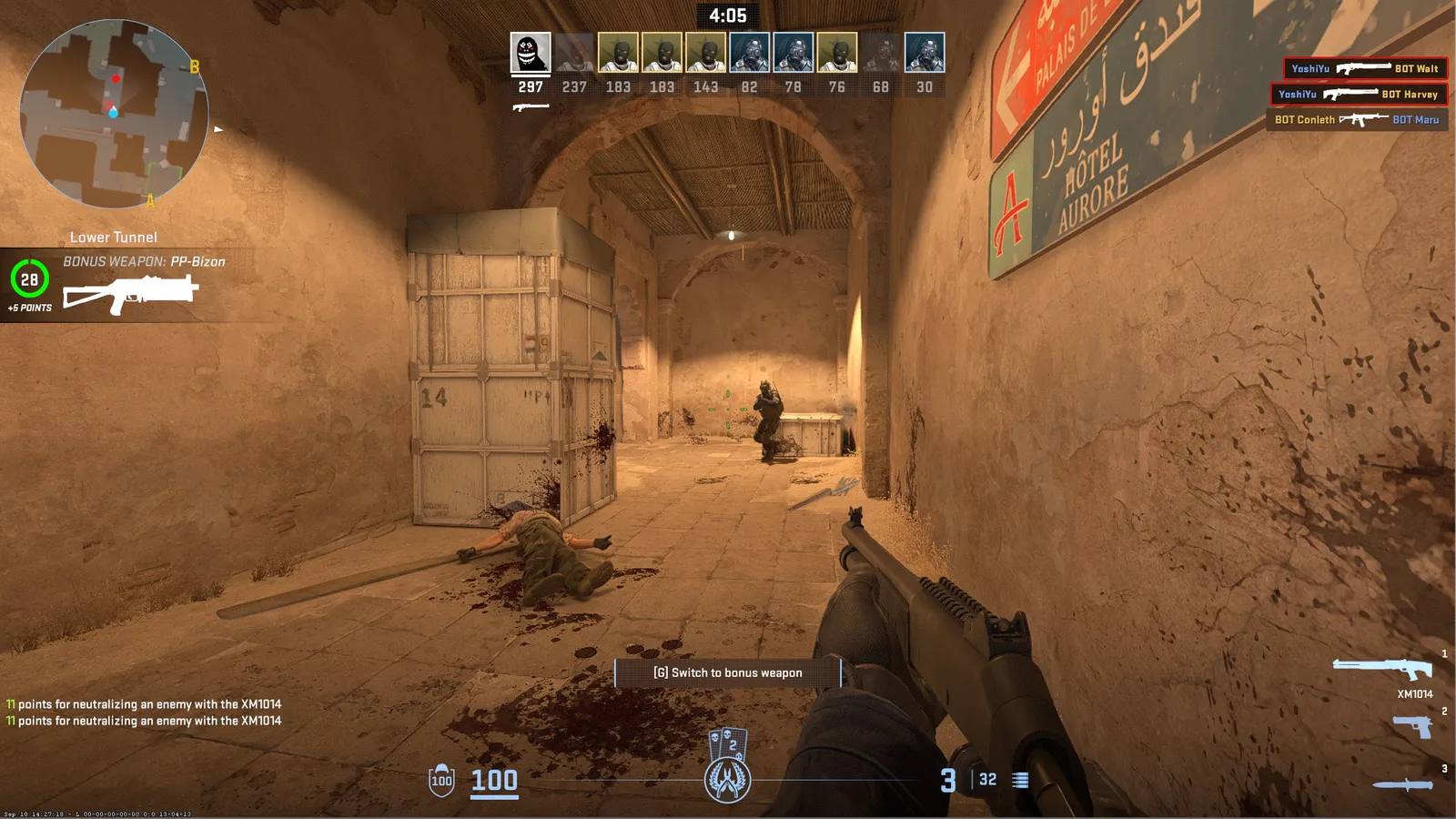This screenshot has width=1456, height=819.
Task: Click the Counter-Terrorist emblem at bottom center
Action: tap(727, 780)
